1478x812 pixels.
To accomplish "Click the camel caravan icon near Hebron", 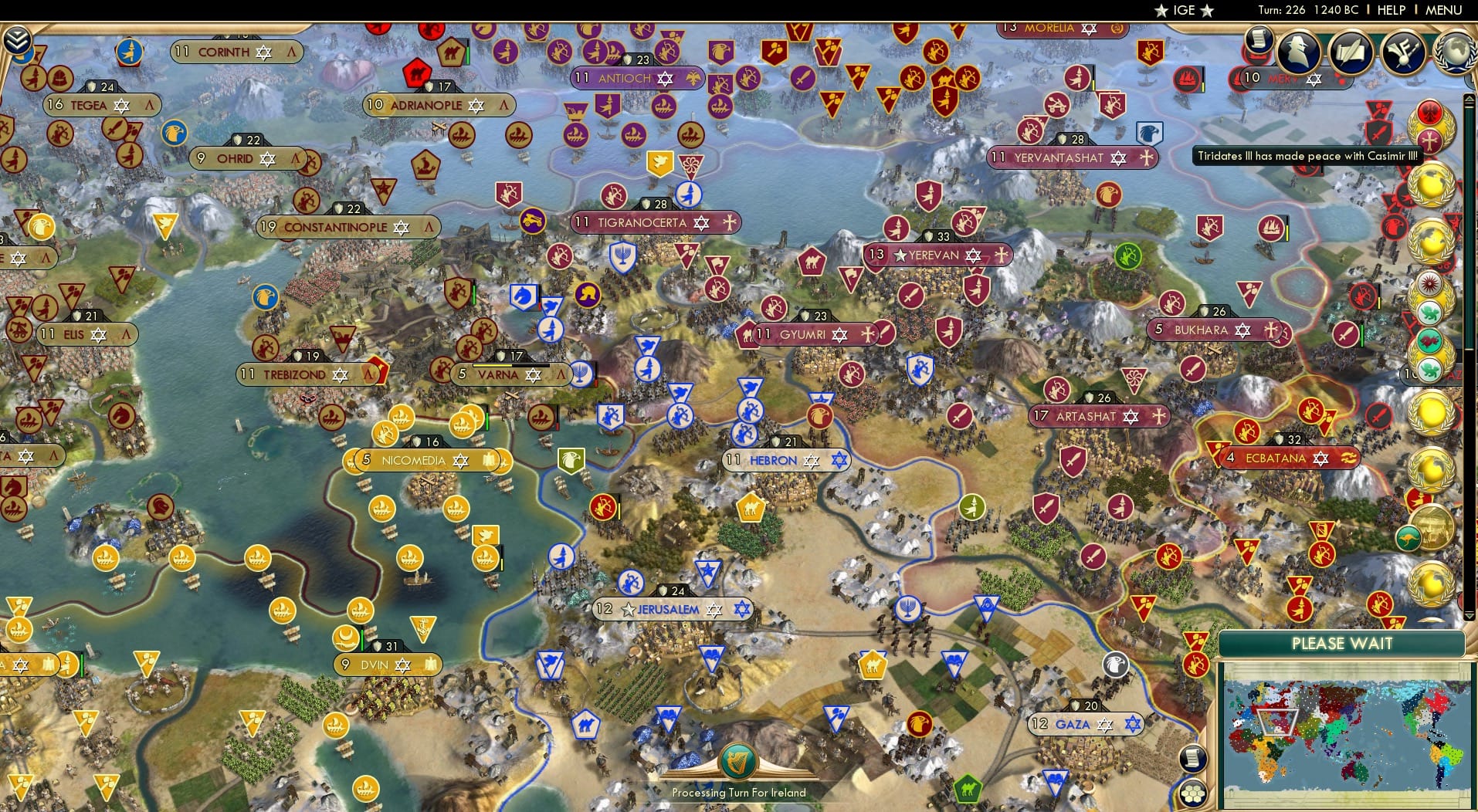I will click(750, 506).
